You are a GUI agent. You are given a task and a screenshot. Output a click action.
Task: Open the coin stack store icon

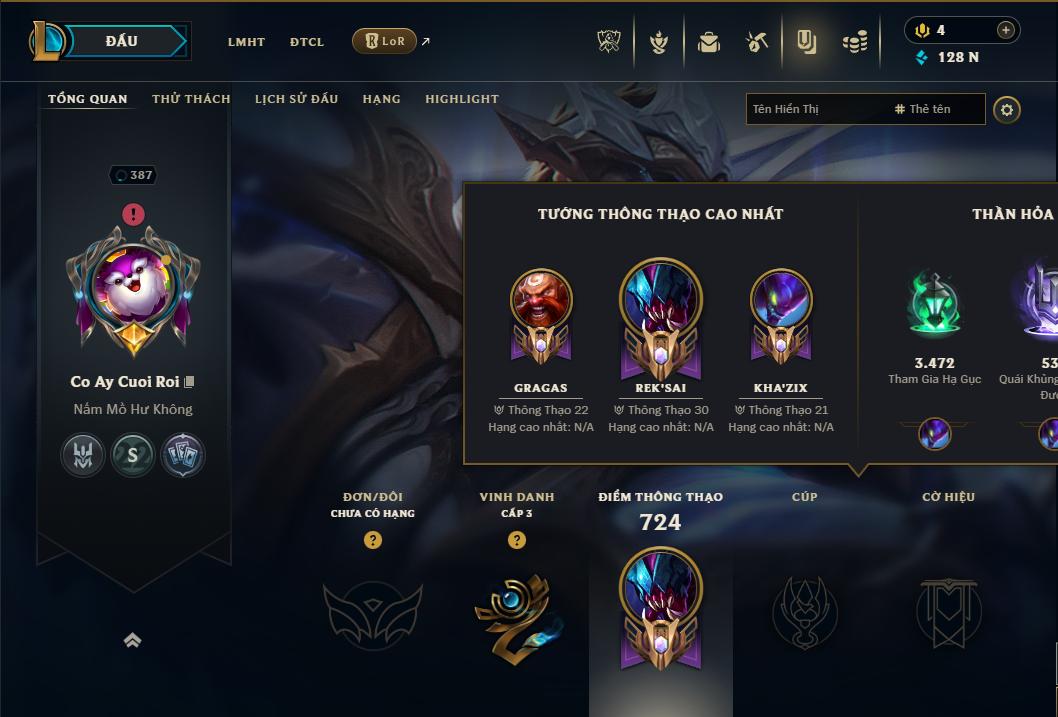click(x=854, y=42)
